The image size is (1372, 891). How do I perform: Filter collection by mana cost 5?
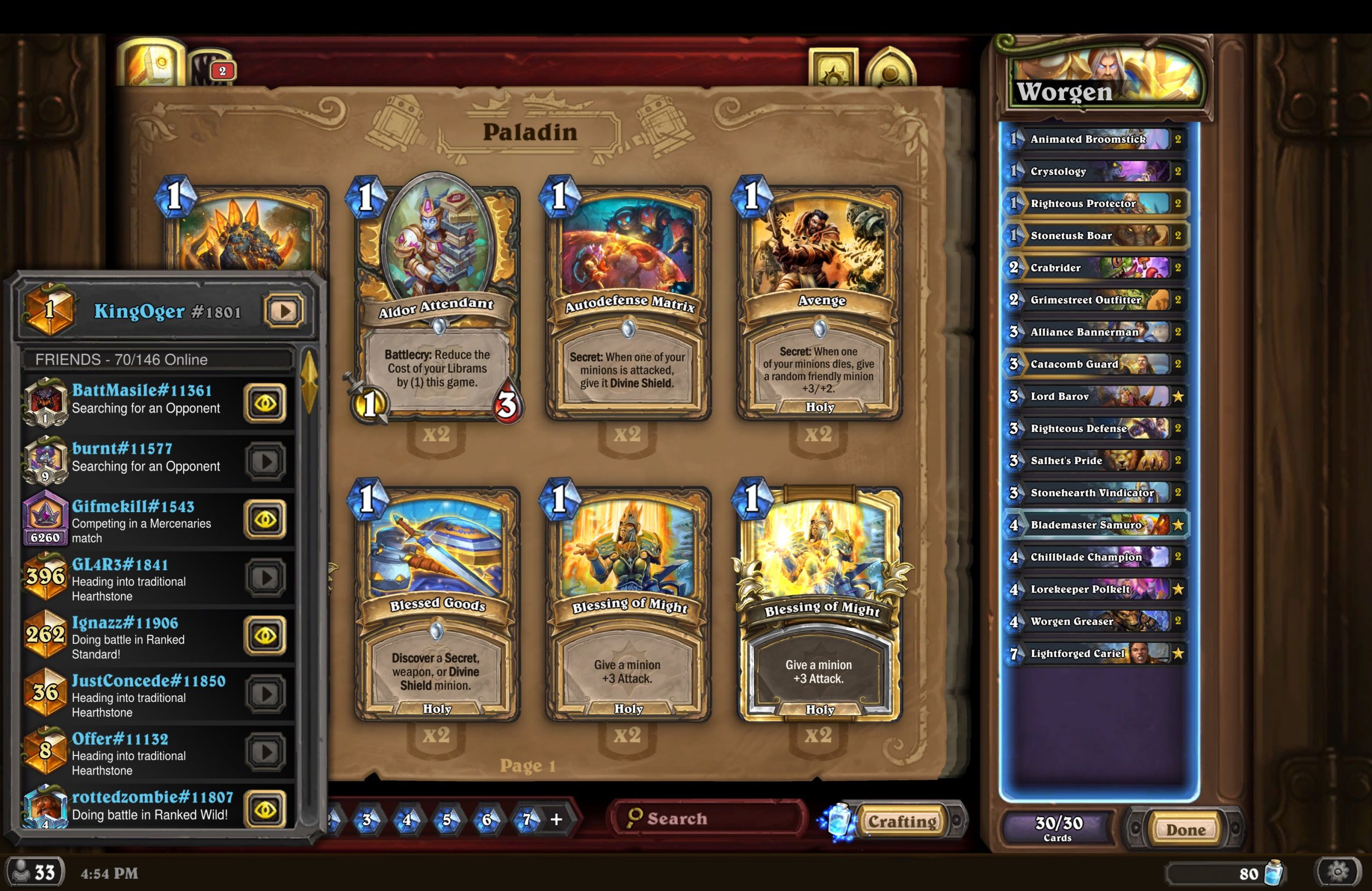pyautogui.click(x=447, y=819)
